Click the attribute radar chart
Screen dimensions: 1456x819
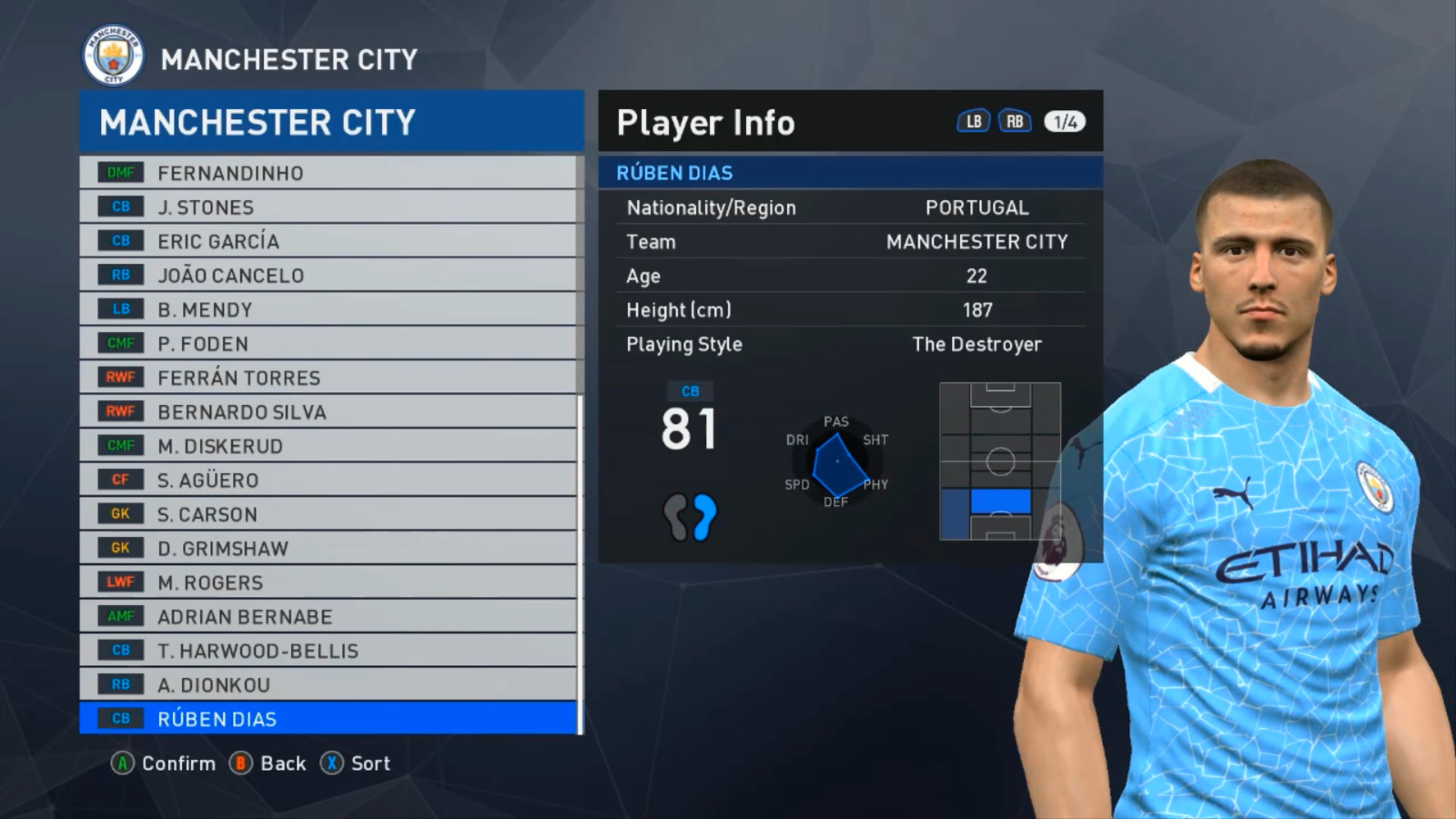click(x=836, y=460)
